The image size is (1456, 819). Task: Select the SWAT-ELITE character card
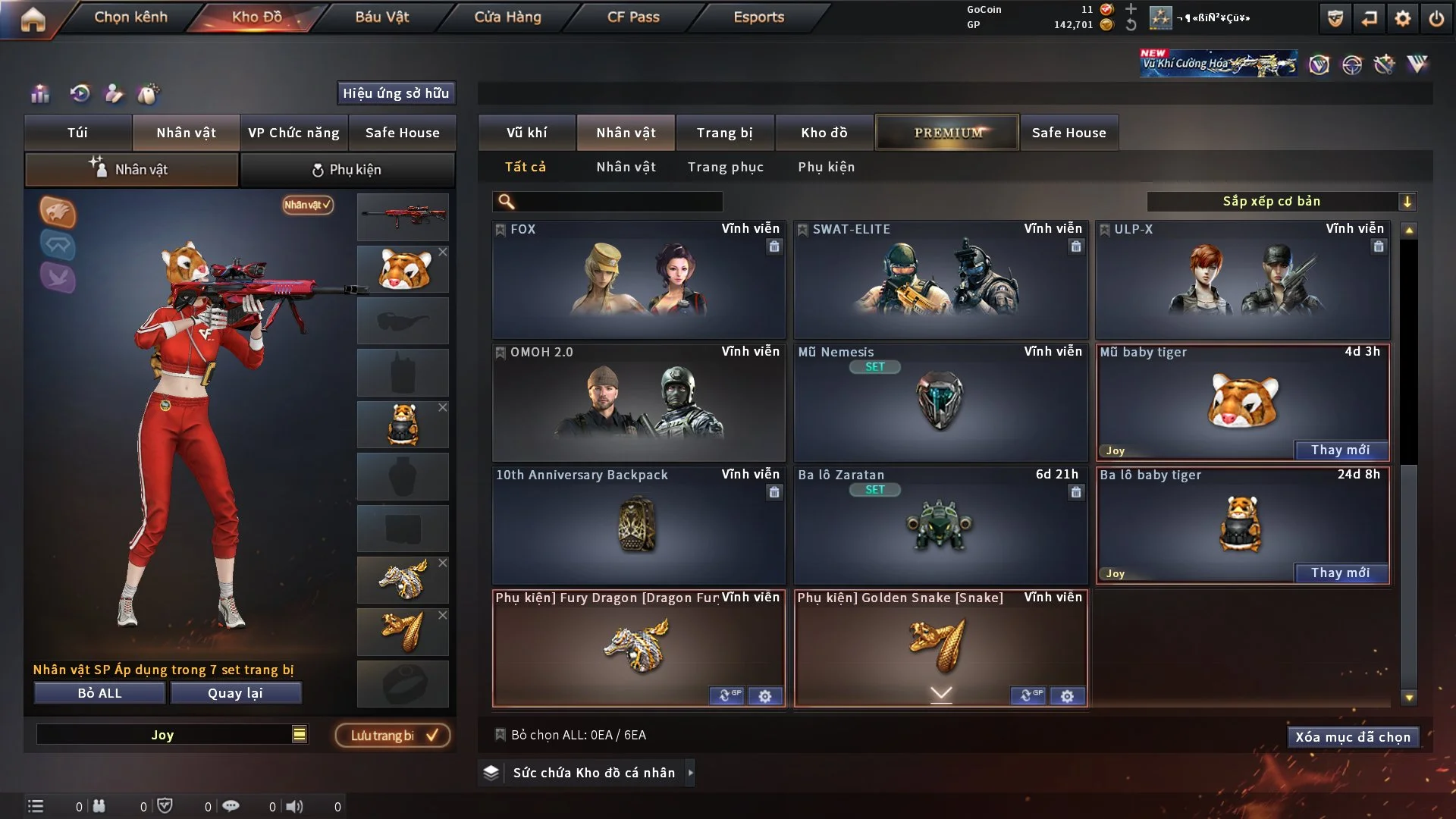(940, 281)
